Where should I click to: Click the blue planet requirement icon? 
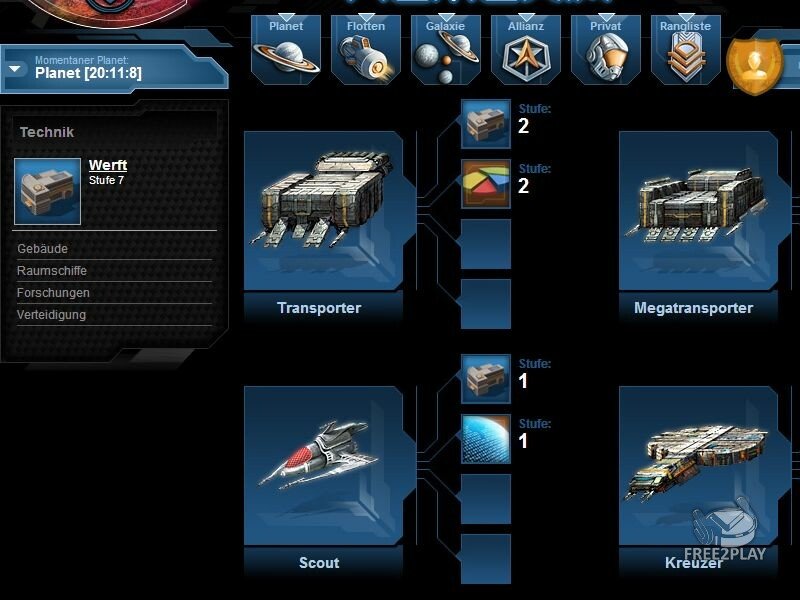[x=486, y=439]
